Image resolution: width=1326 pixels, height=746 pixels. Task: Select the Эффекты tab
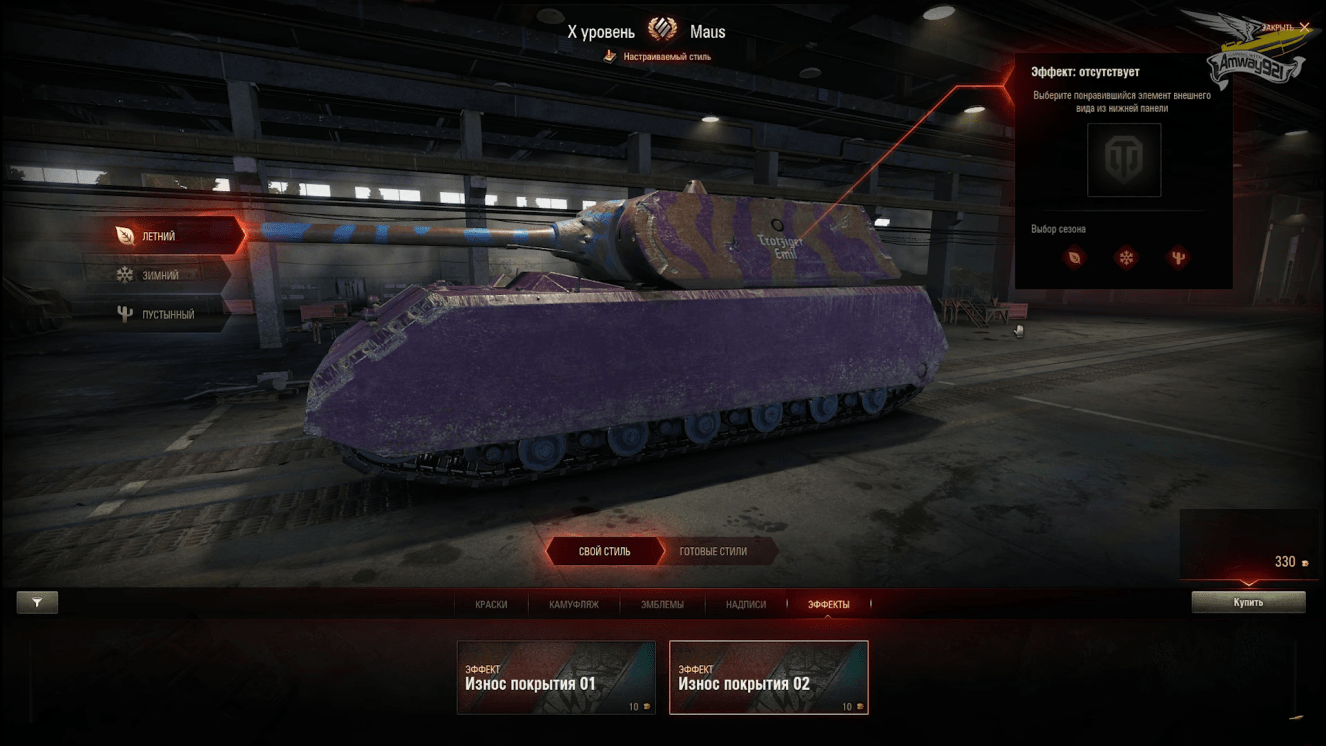tap(828, 604)
